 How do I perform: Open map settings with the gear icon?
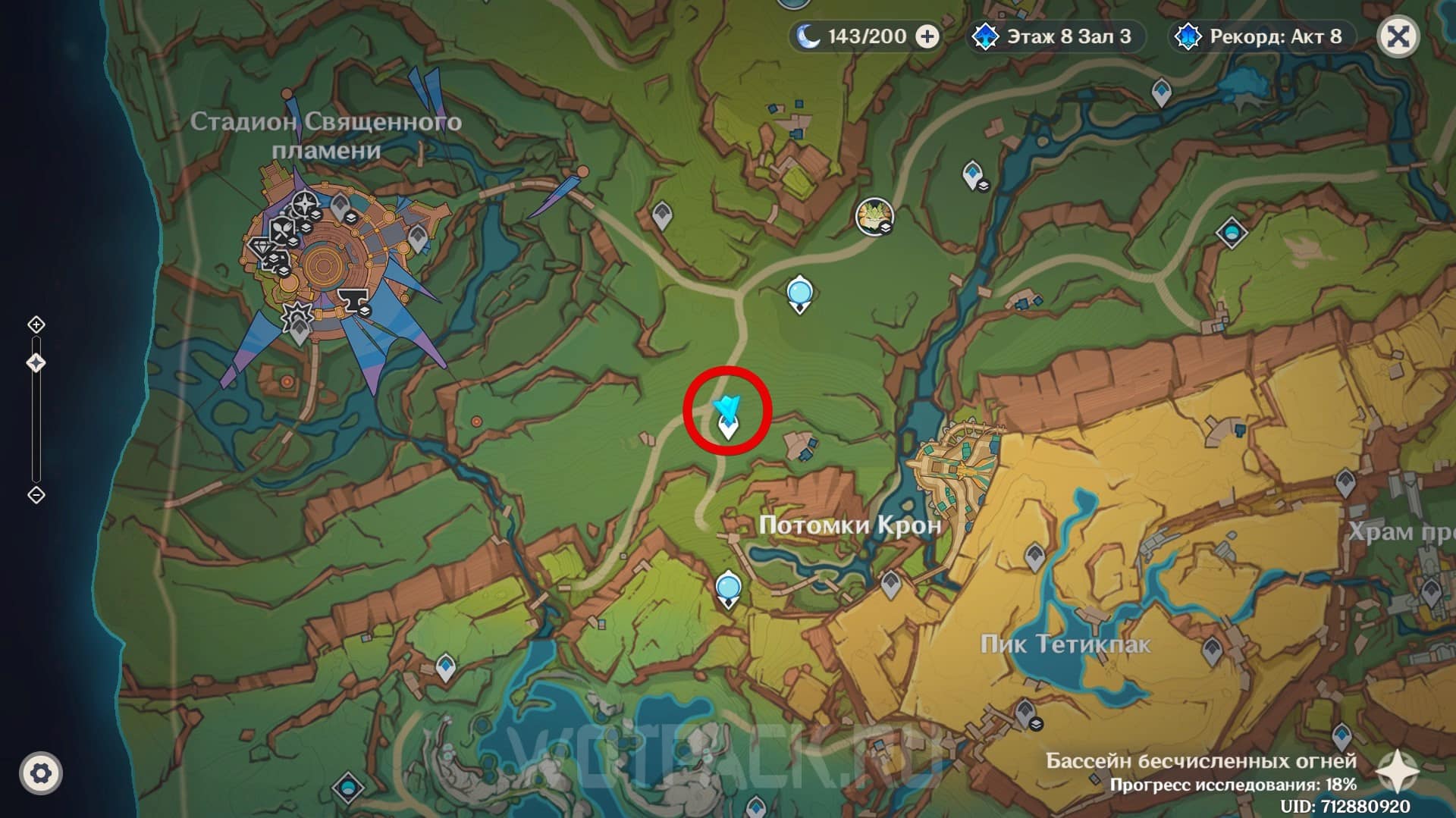point(41,773)
